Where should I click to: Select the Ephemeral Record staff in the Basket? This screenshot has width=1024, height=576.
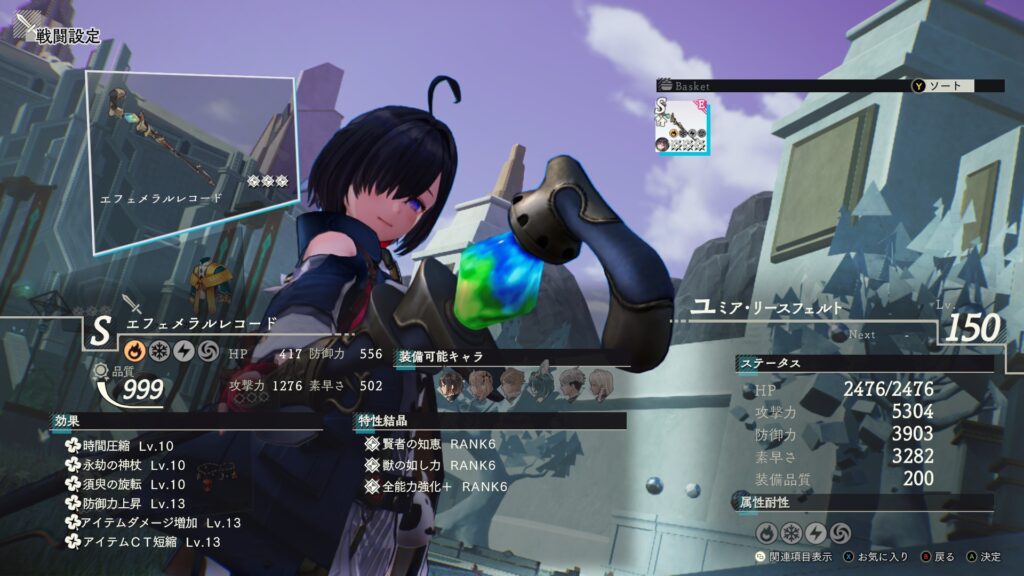point(681,125)
